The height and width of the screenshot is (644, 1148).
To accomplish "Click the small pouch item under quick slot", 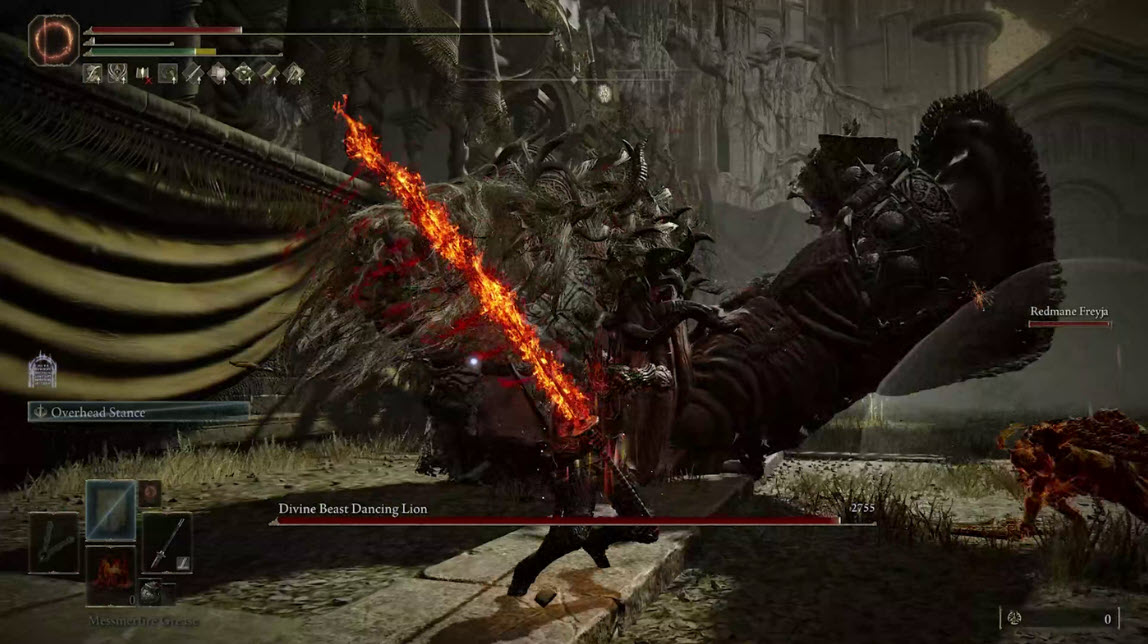I will (149, 592).
